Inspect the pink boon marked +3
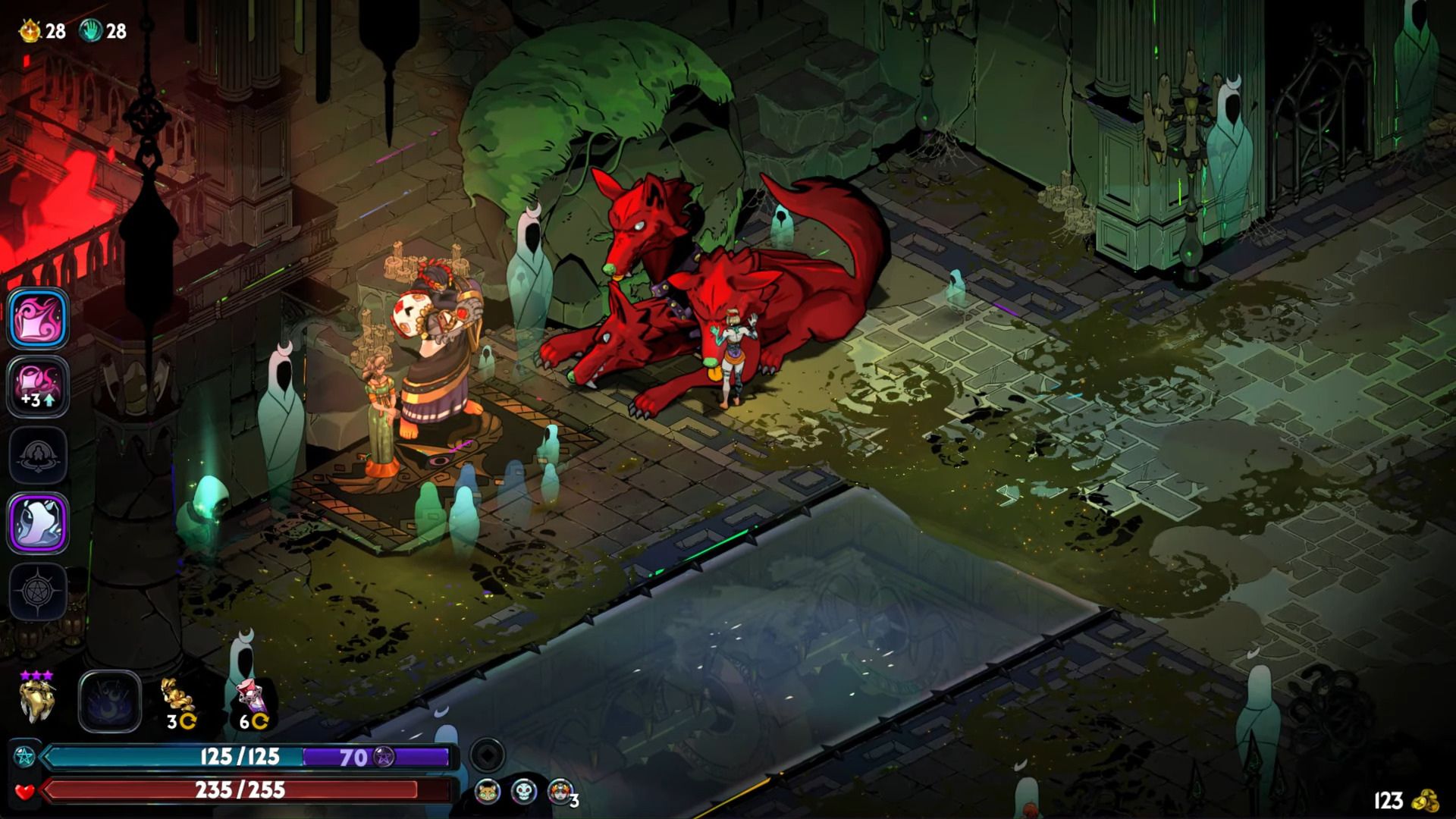Image resolution: width=1456 pixels, height=819 pixels. tap(39, 387)
